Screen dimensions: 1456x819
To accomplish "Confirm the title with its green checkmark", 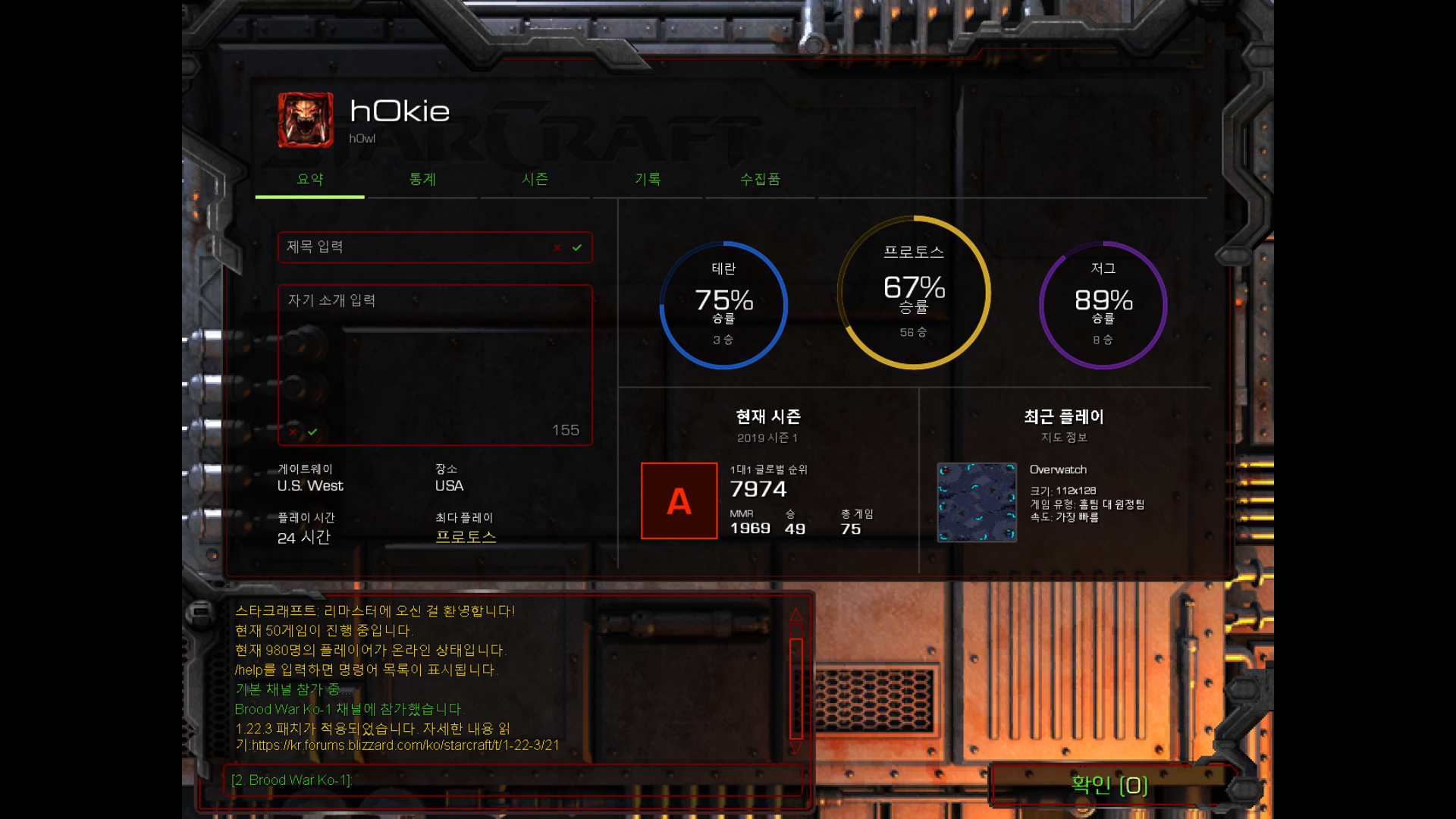I will [x=577, y=248].
